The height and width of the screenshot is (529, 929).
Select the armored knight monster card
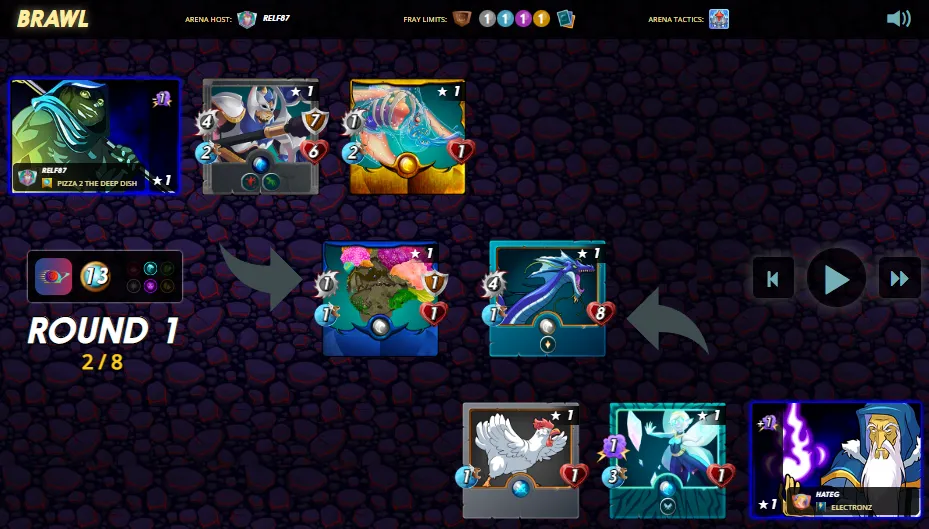click(261, 136)
